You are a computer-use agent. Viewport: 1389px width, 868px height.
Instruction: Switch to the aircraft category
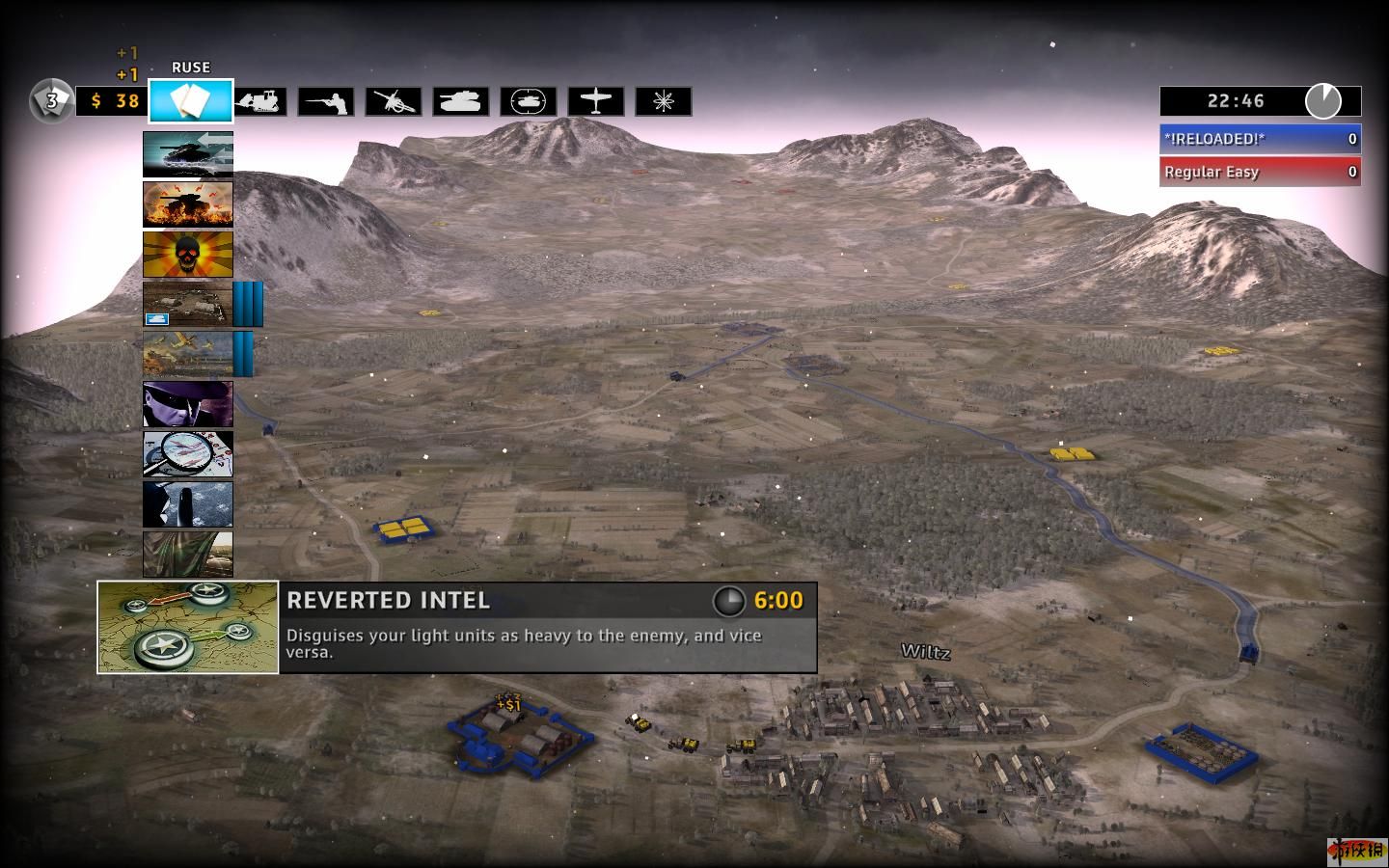tap(596, 101)
